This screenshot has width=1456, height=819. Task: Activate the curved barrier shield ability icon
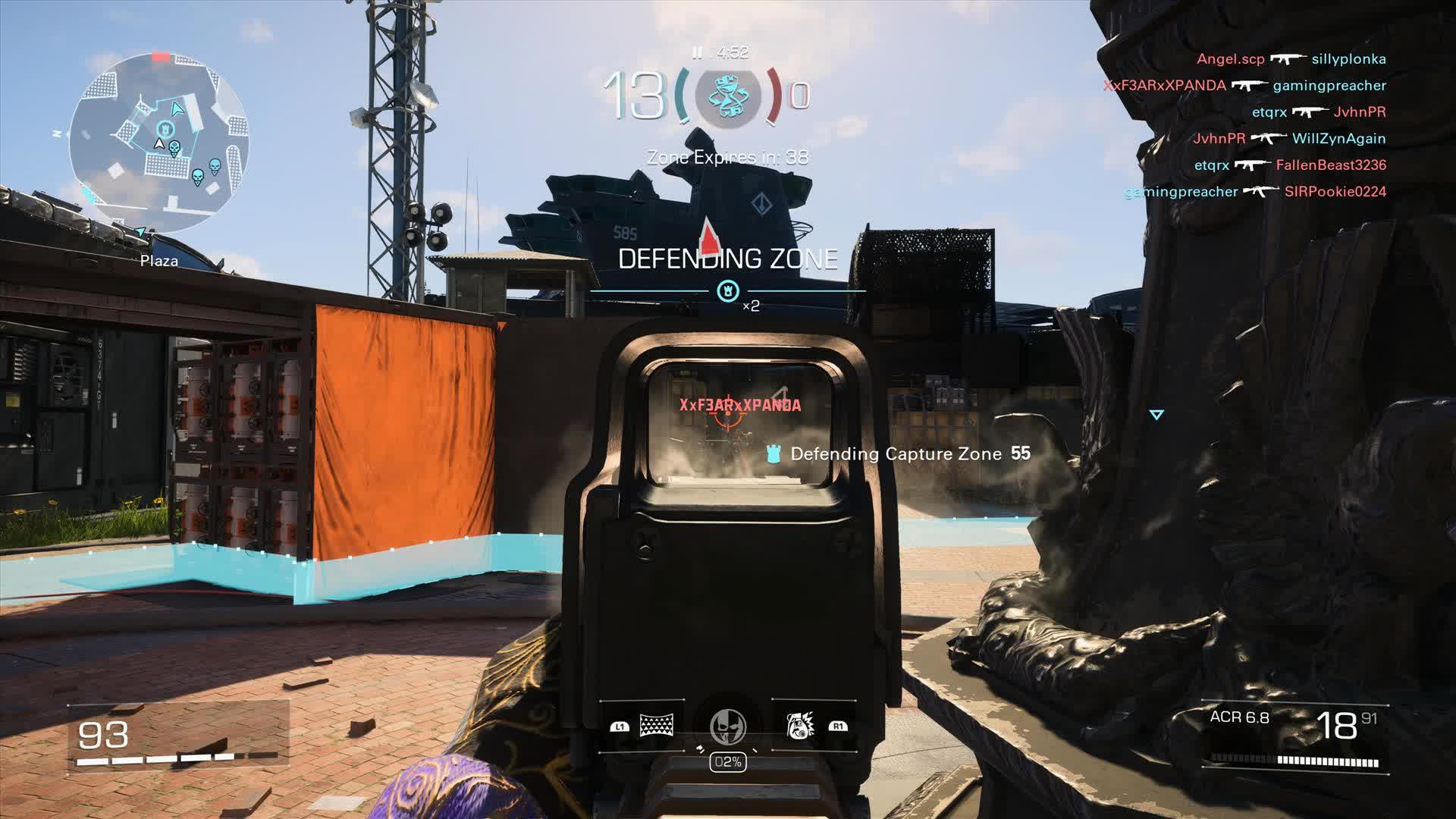(657, 726)
